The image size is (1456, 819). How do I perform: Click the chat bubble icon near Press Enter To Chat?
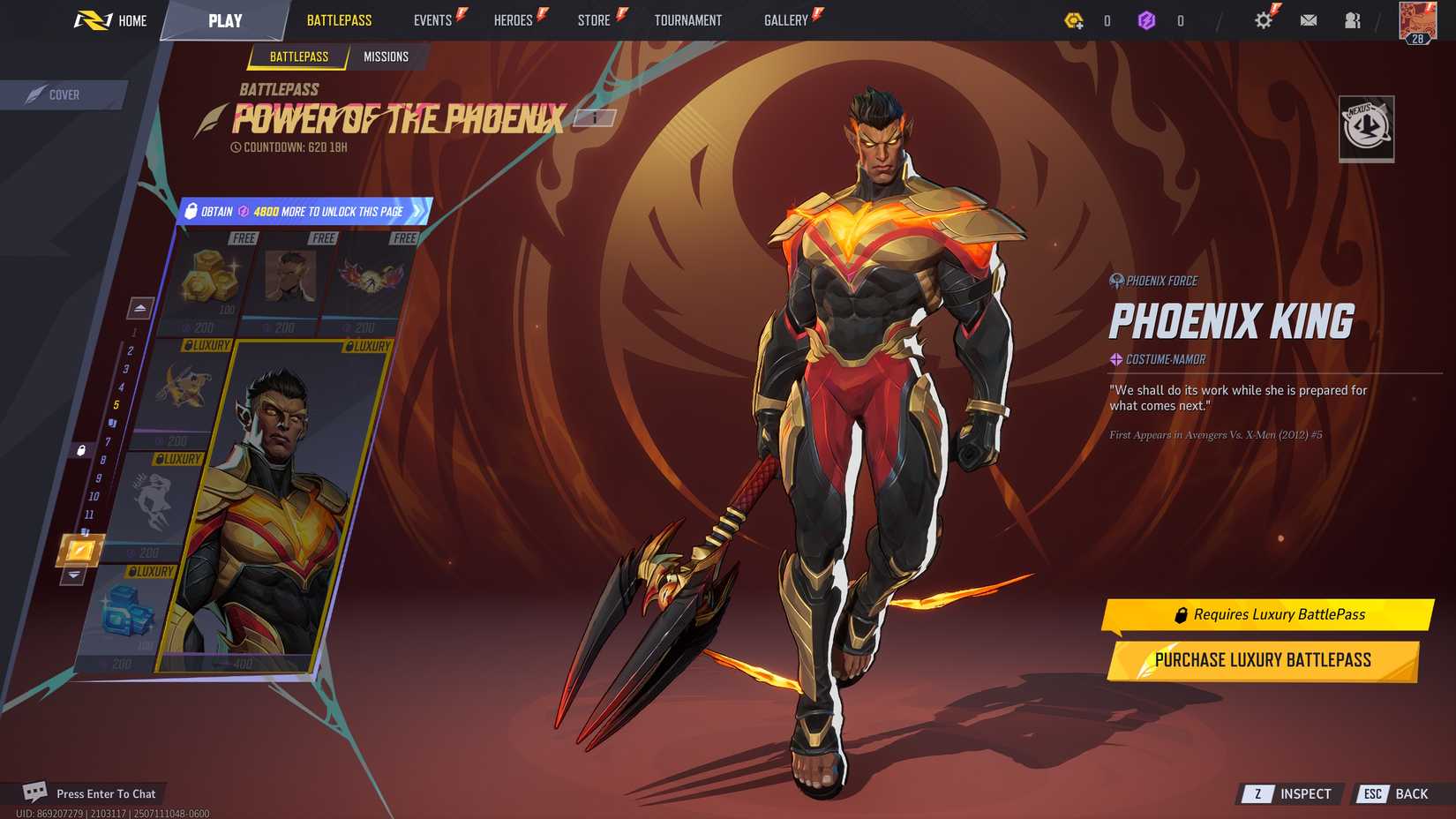[x=34, y=793]
